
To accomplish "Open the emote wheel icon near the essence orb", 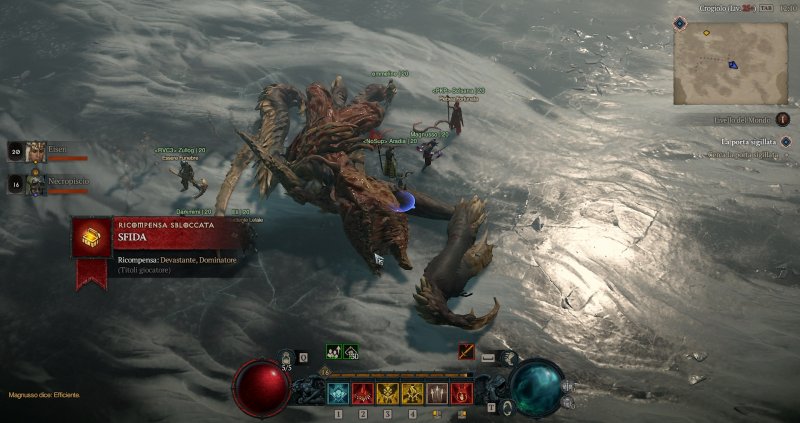I will (507, 356).
